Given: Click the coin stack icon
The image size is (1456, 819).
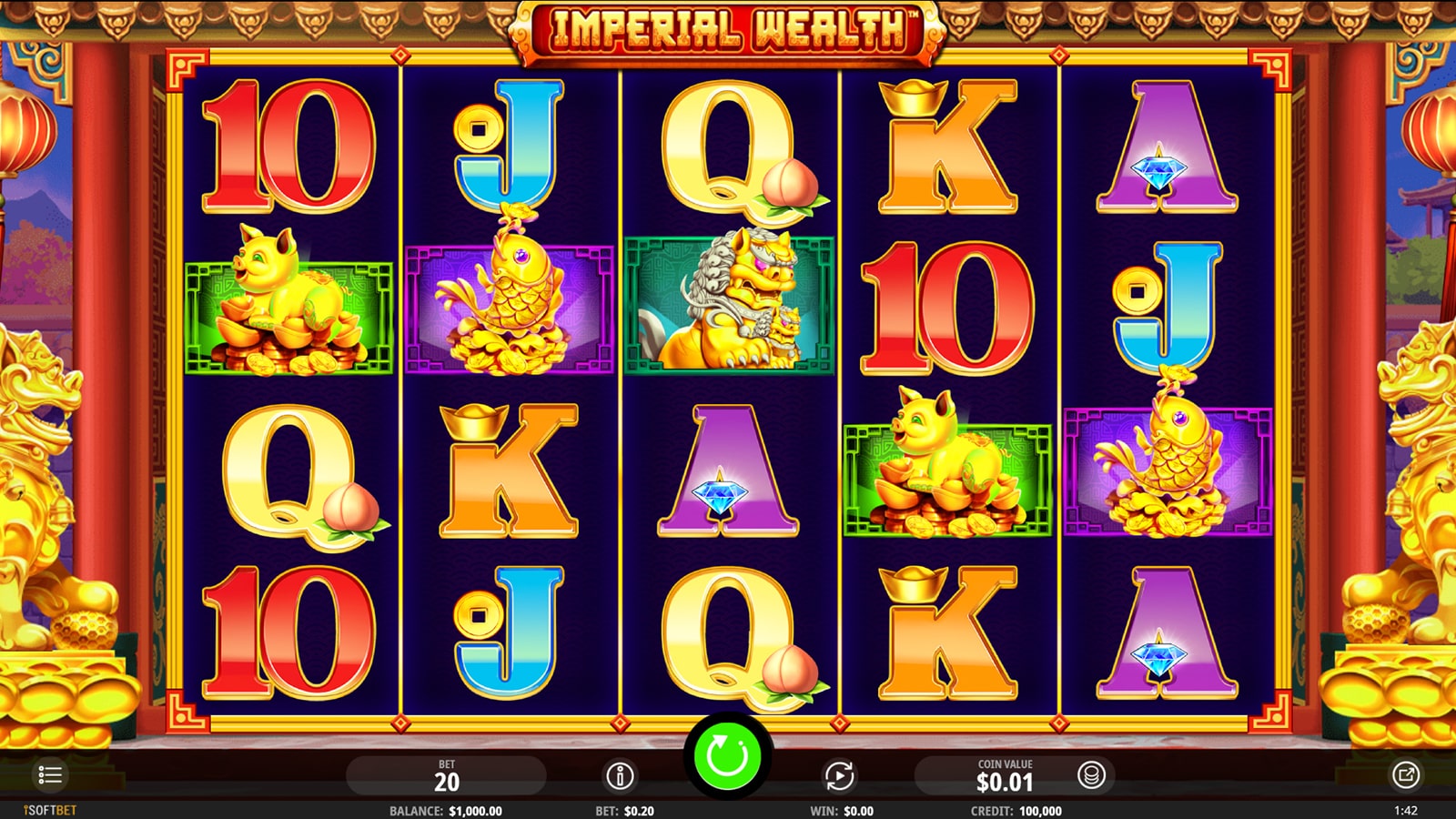Looking at the screenshot, I should coord(1091,775).
